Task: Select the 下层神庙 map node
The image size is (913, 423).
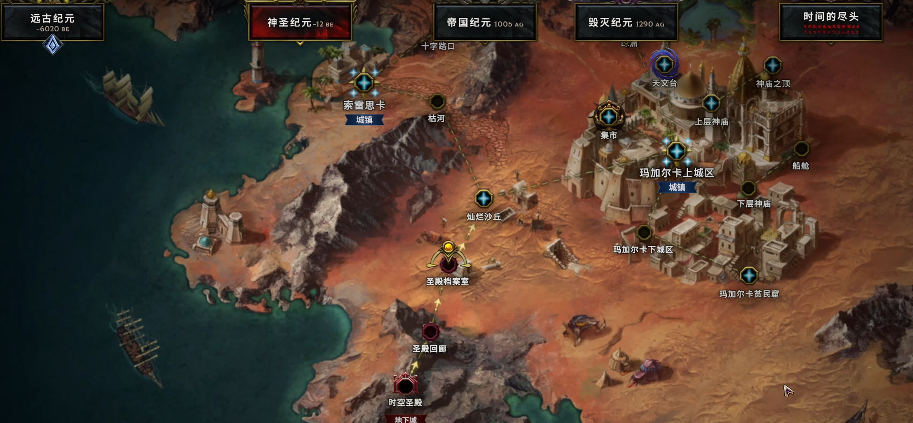Action: [748, 188]
